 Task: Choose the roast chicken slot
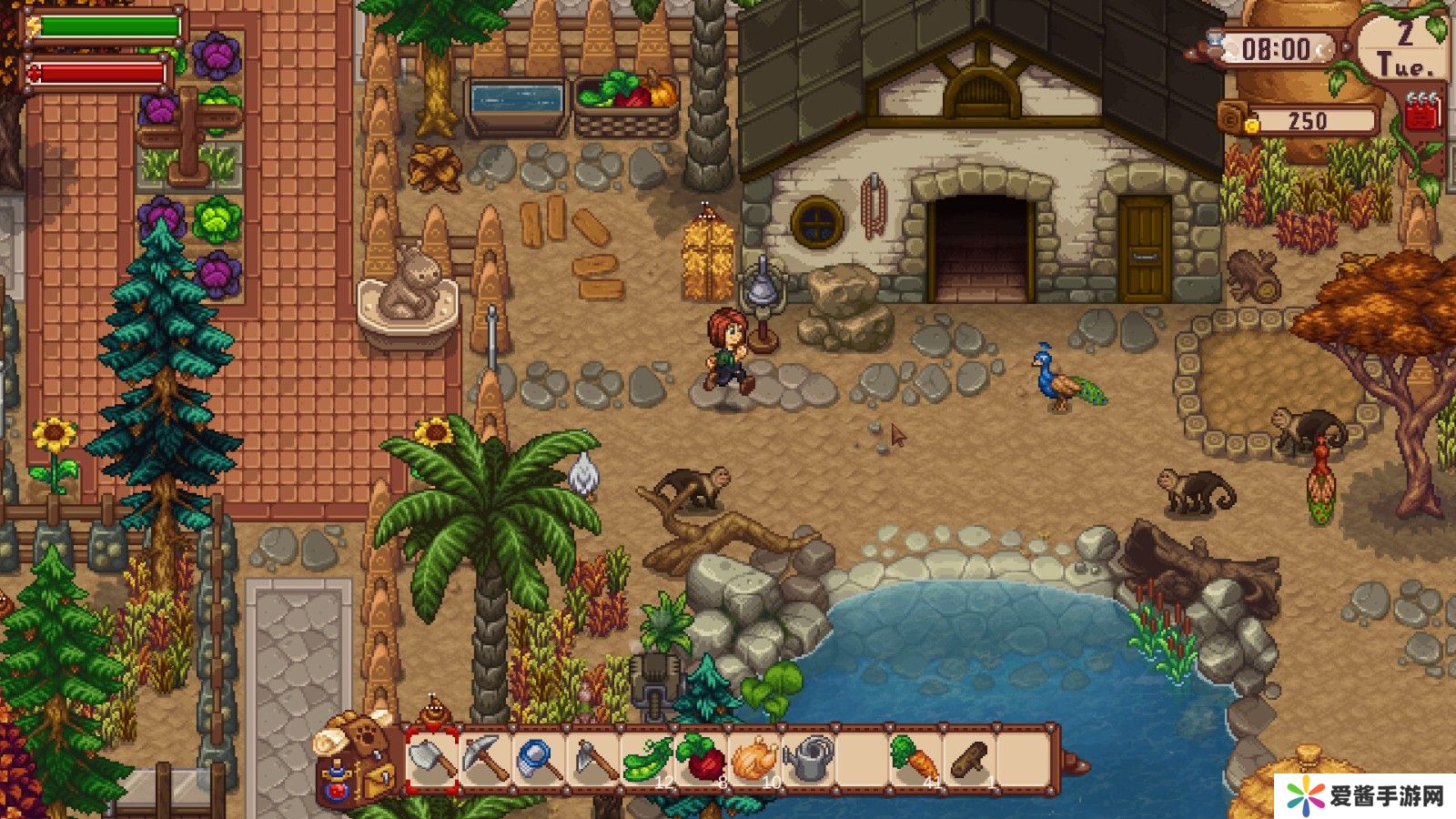(754, 759)
